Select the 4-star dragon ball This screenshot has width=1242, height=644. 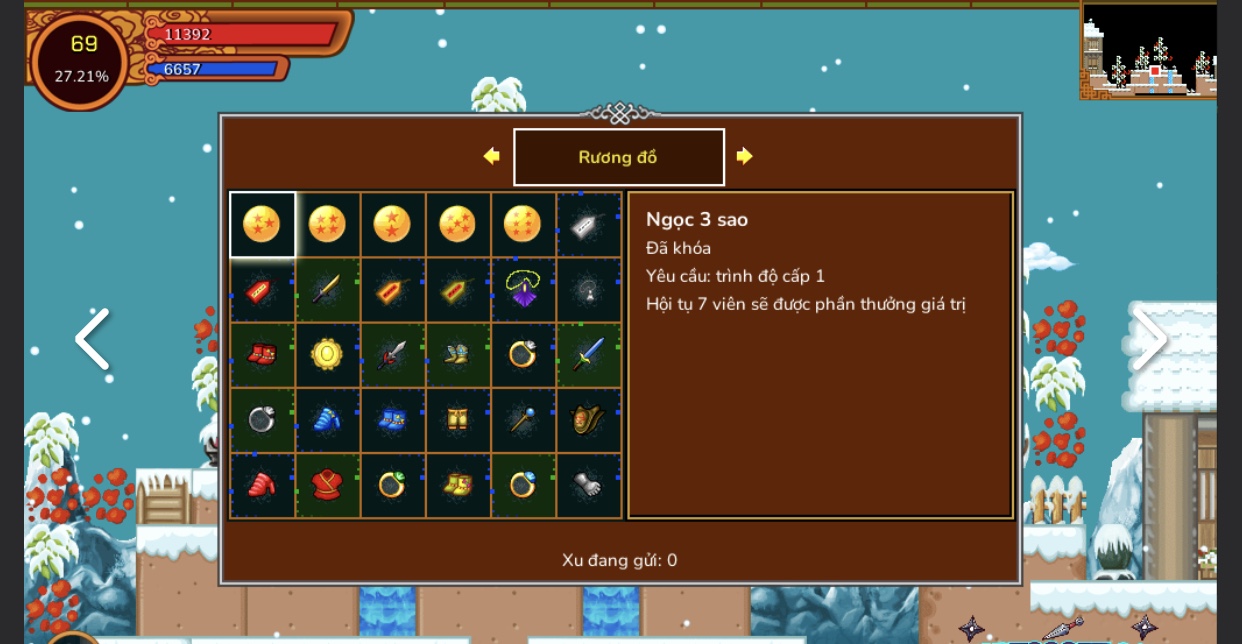[327, 224]
